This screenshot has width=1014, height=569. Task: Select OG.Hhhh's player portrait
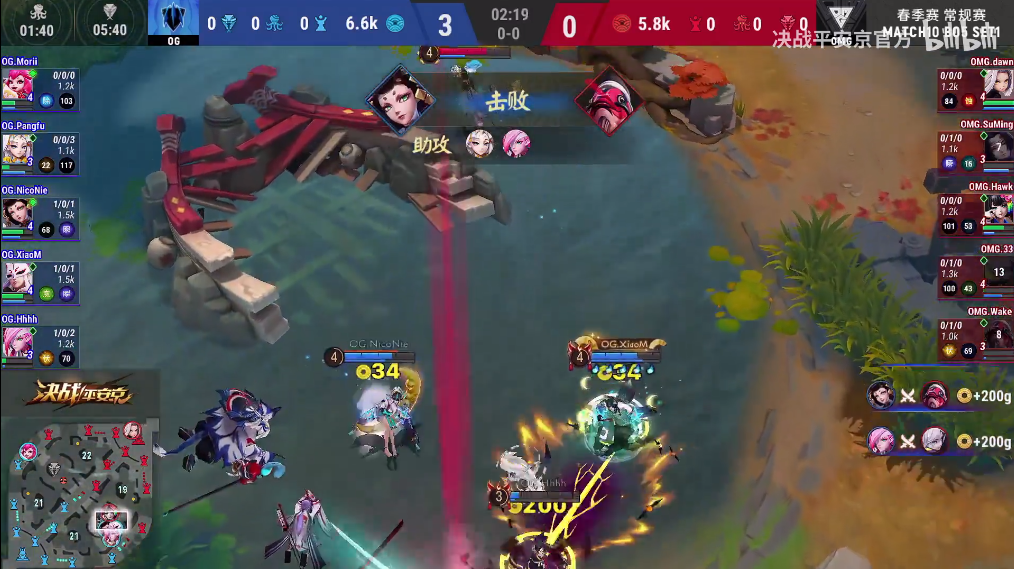click(16, 342)
